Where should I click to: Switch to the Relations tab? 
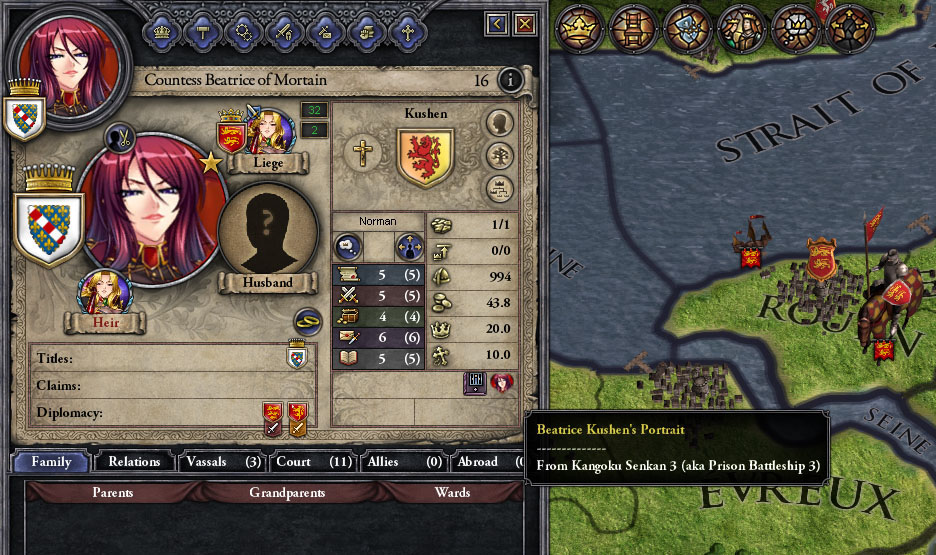(134, 462)
